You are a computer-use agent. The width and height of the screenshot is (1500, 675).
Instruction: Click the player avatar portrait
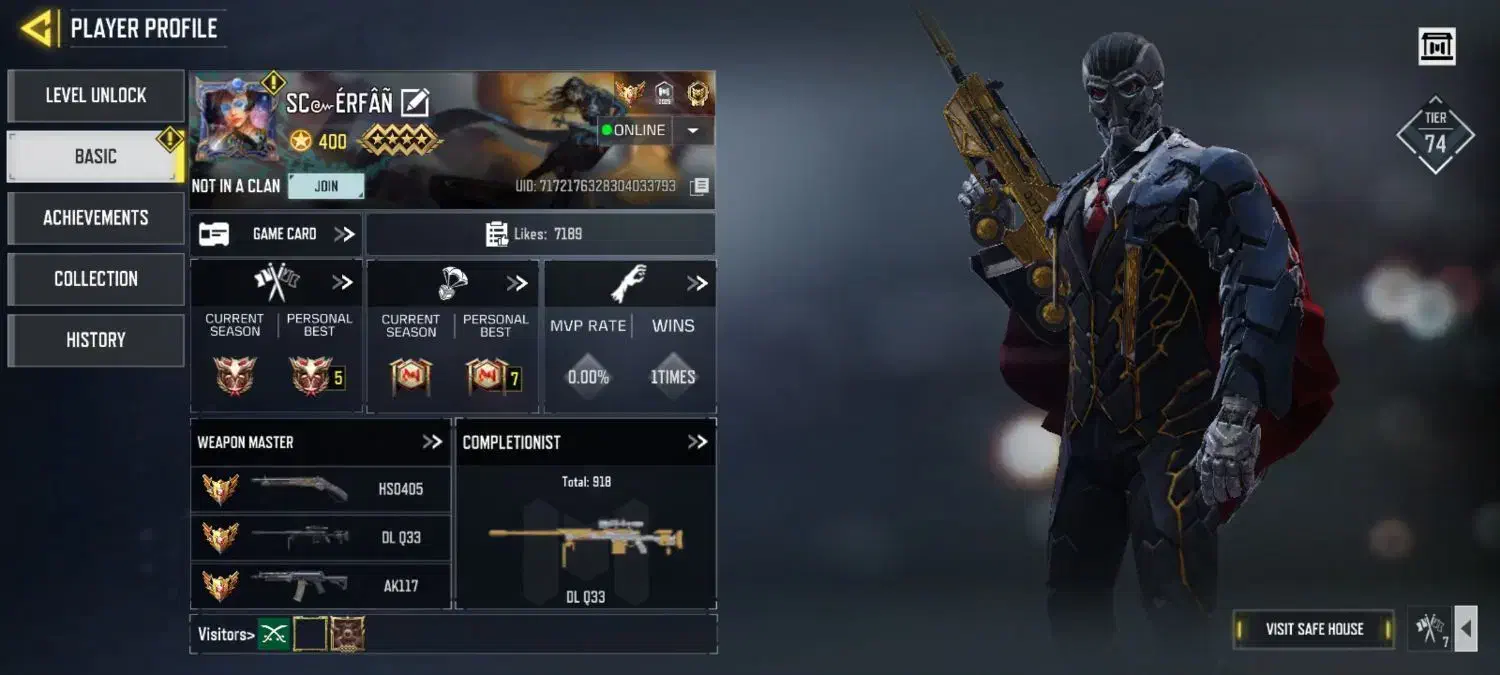[x=236, y=122]
